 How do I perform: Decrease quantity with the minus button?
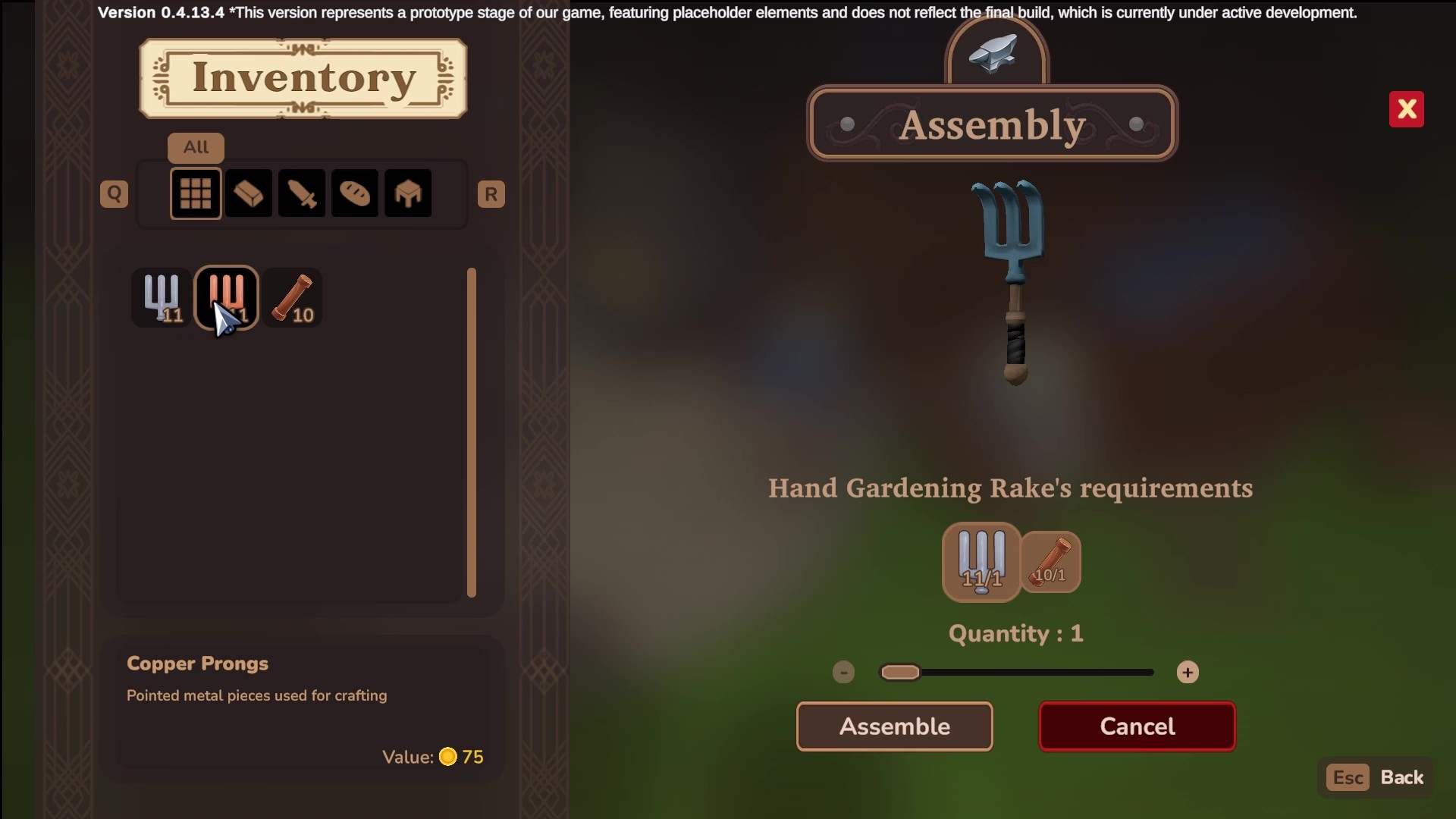843,673
